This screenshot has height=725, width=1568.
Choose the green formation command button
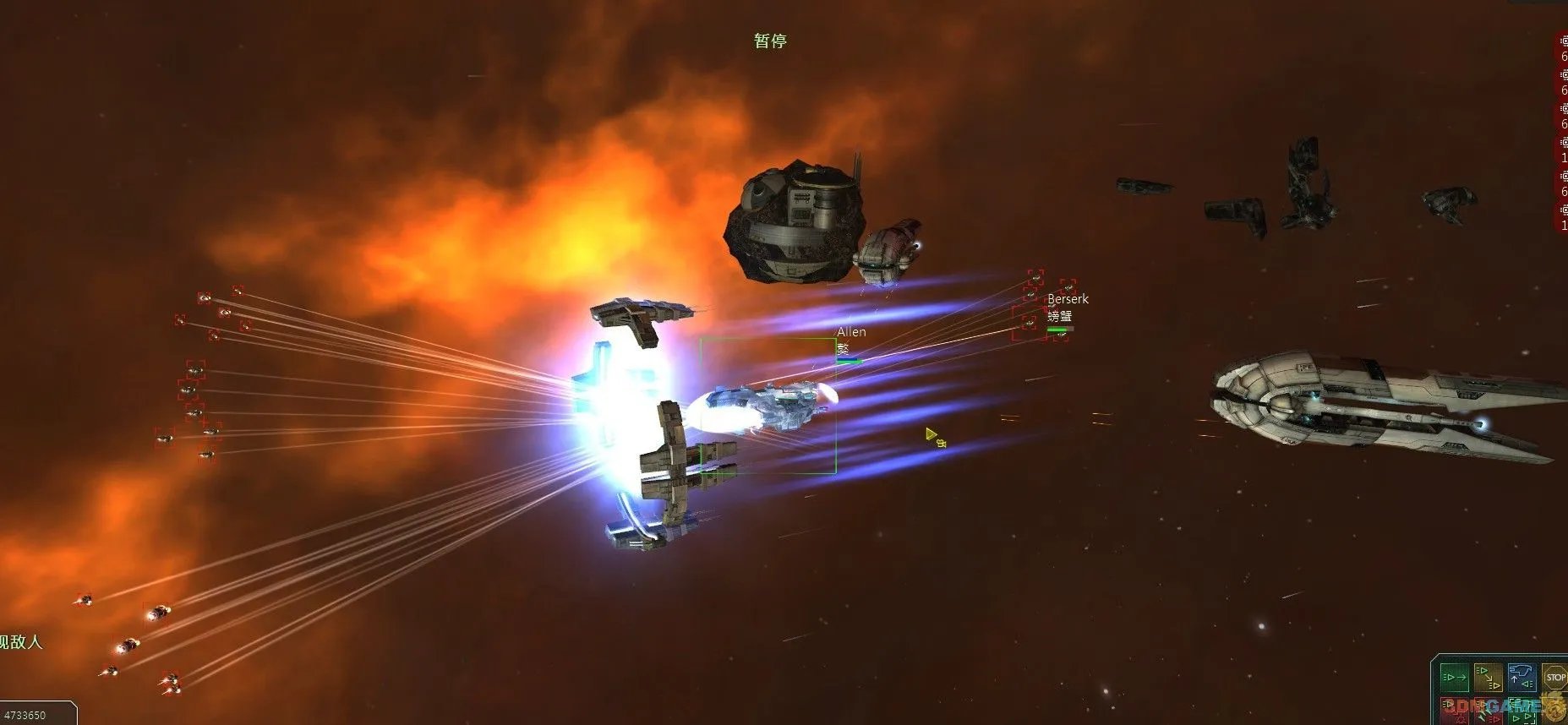pos(1522,712)
